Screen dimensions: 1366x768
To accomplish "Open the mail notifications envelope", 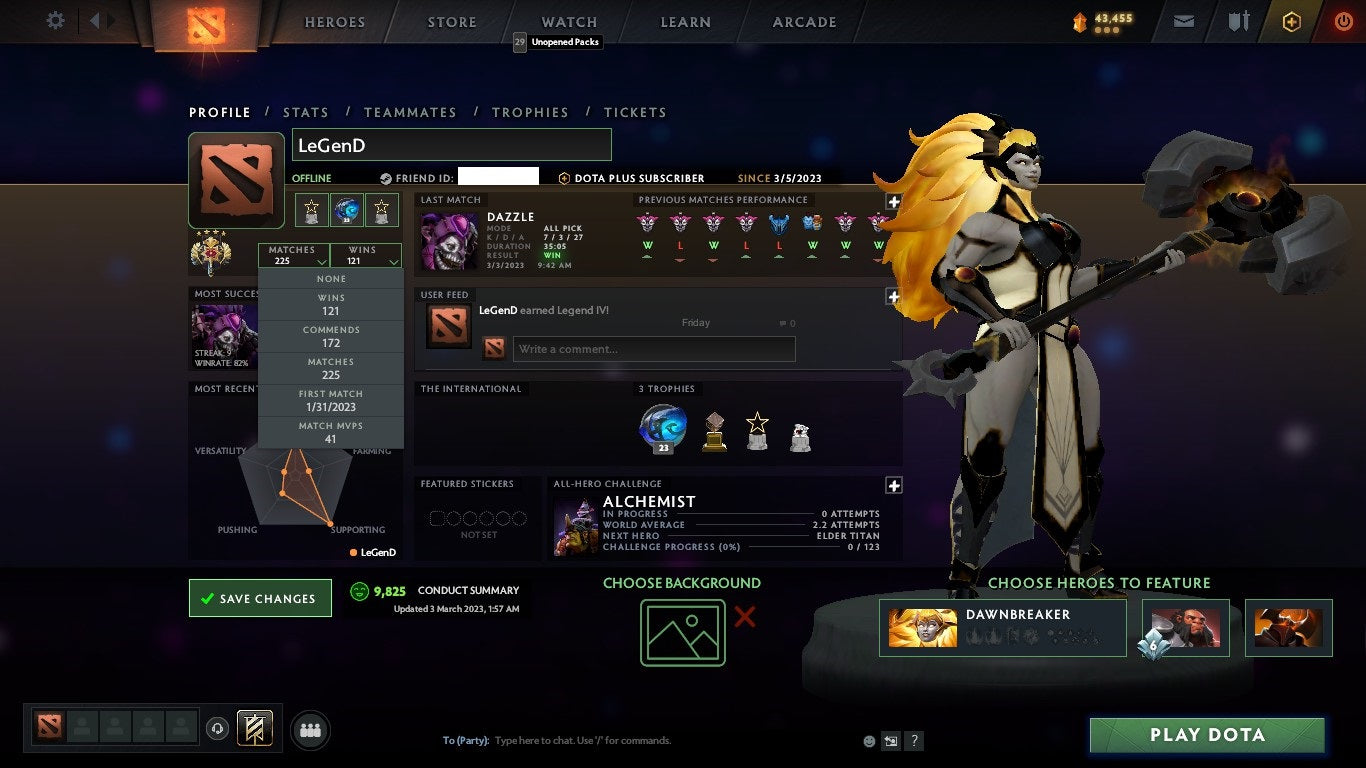I will 1183,19.
